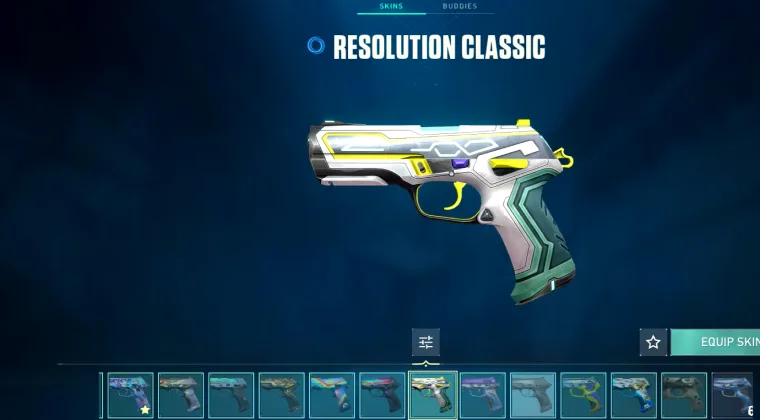The image size is (760, 420).
Task: Favorite this skin with the star button
Action: click(x=653, y=342)
